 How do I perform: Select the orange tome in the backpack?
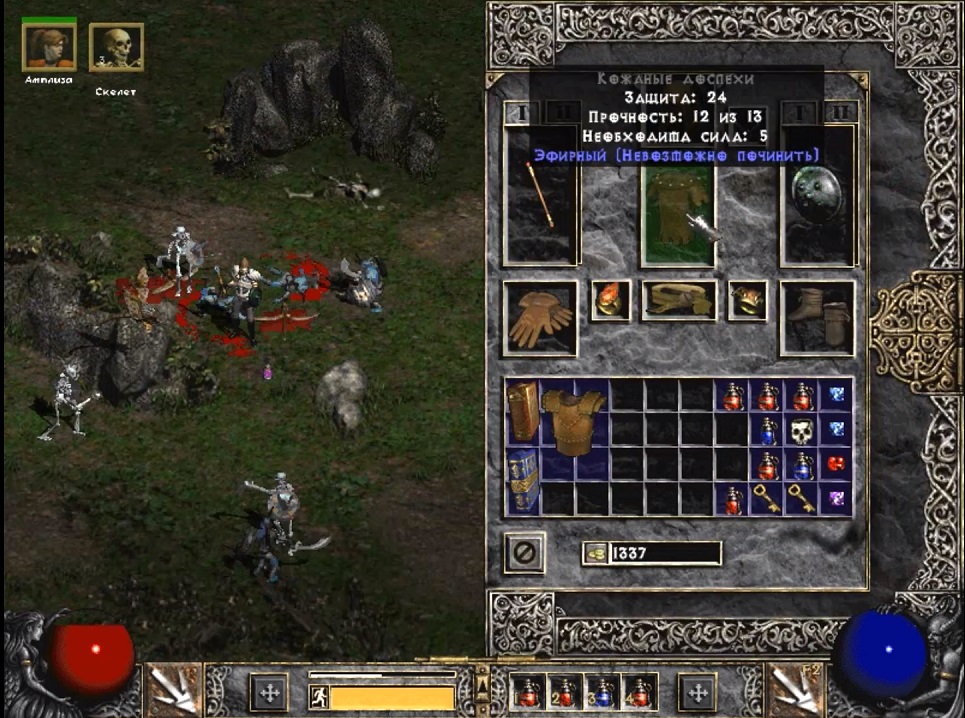[x=523, y=412]
